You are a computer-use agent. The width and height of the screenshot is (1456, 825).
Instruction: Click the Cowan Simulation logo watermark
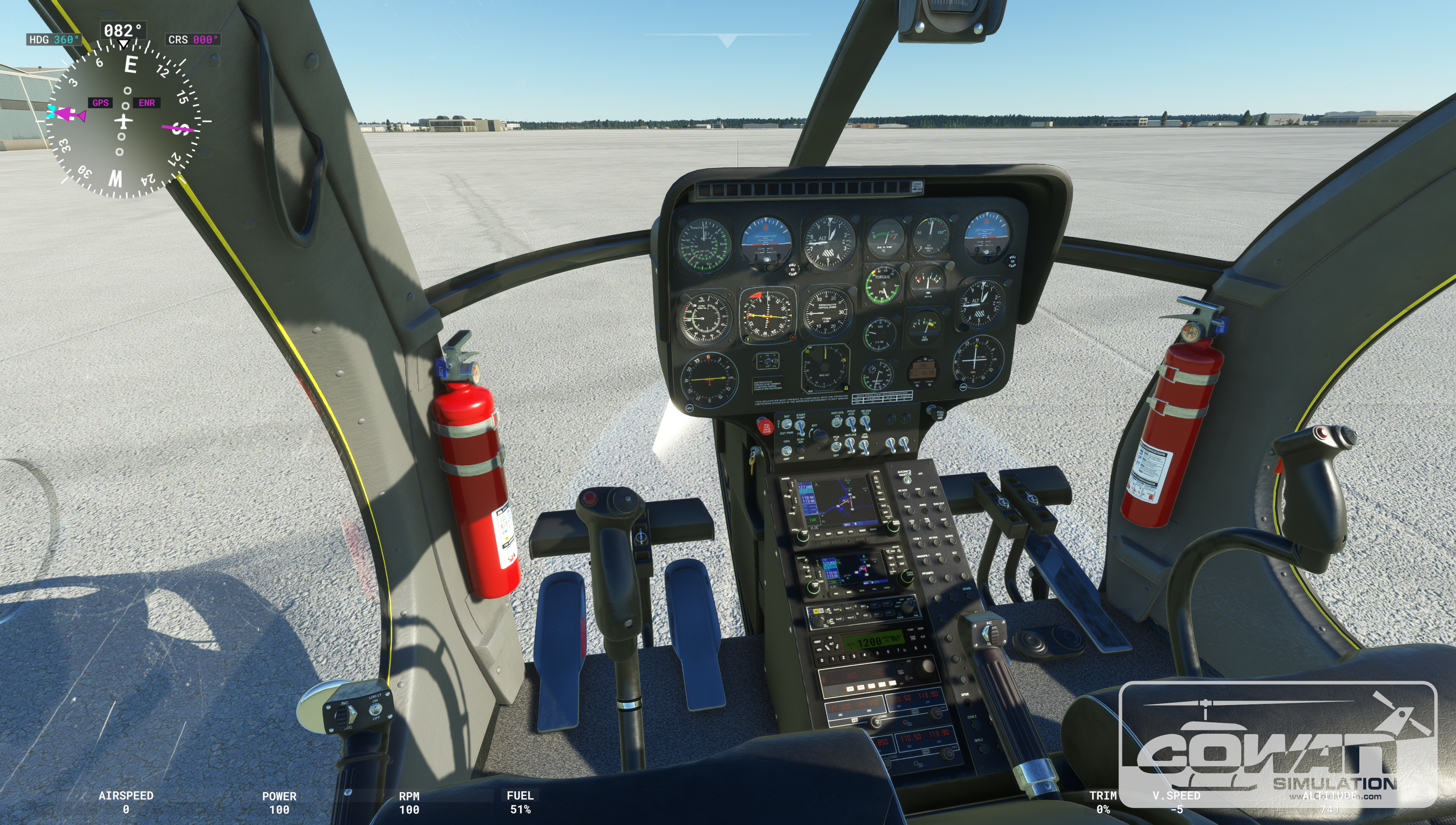point(1278,743)
